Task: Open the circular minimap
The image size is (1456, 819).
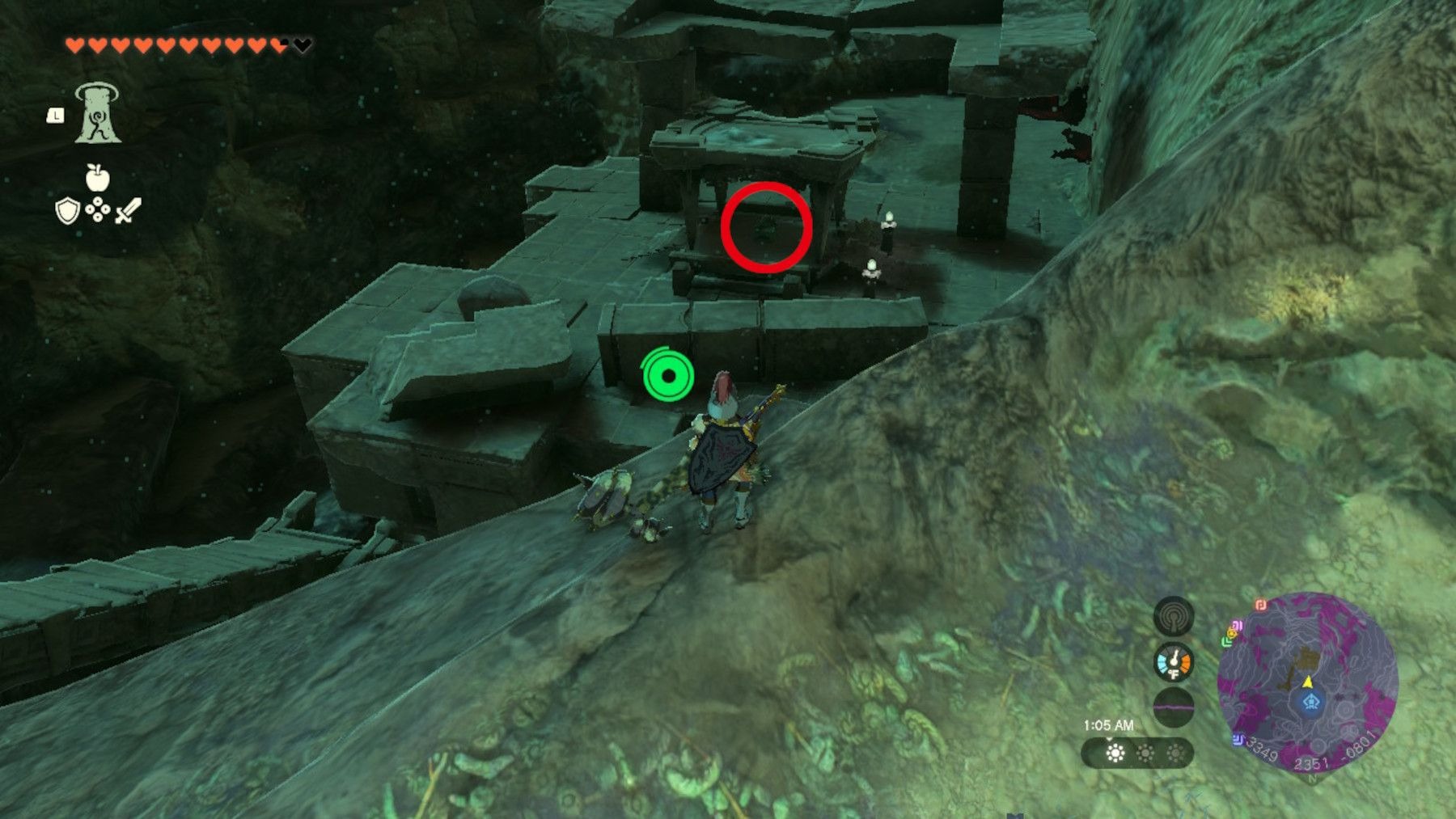Action: click(x=1307, y=683)
